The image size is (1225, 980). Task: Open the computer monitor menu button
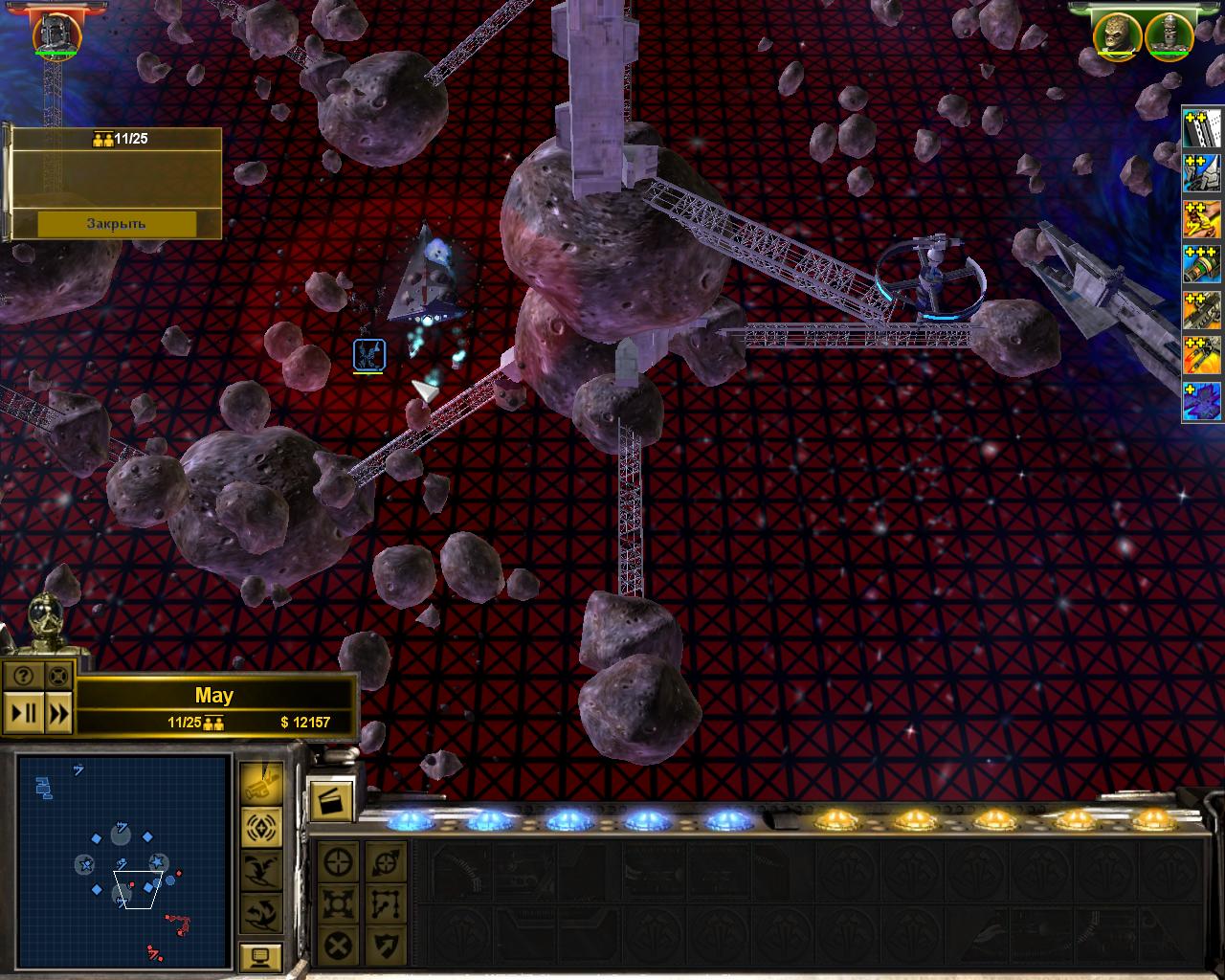point(260,956)
